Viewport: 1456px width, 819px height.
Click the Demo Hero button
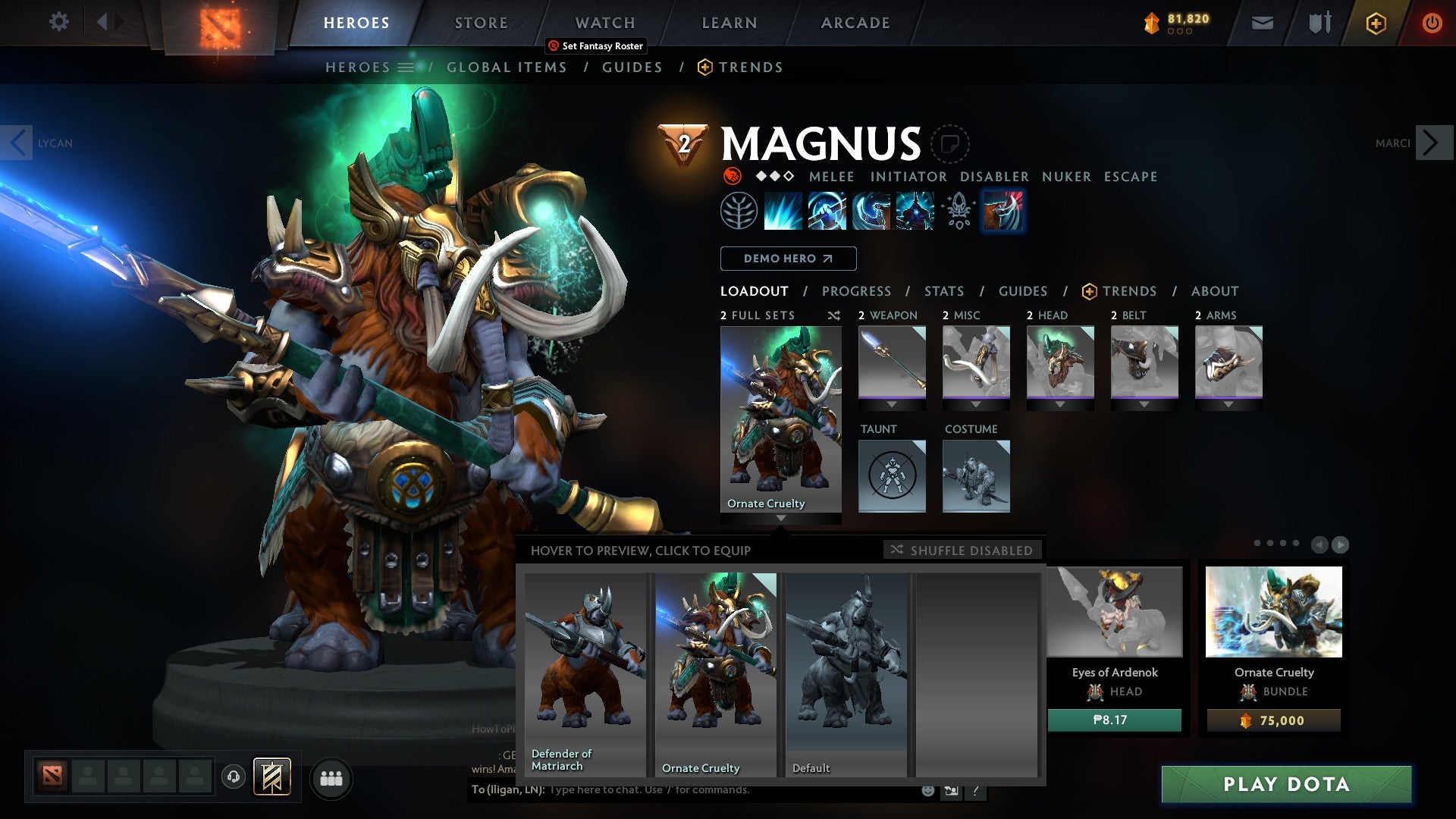(x=787, y=258)
